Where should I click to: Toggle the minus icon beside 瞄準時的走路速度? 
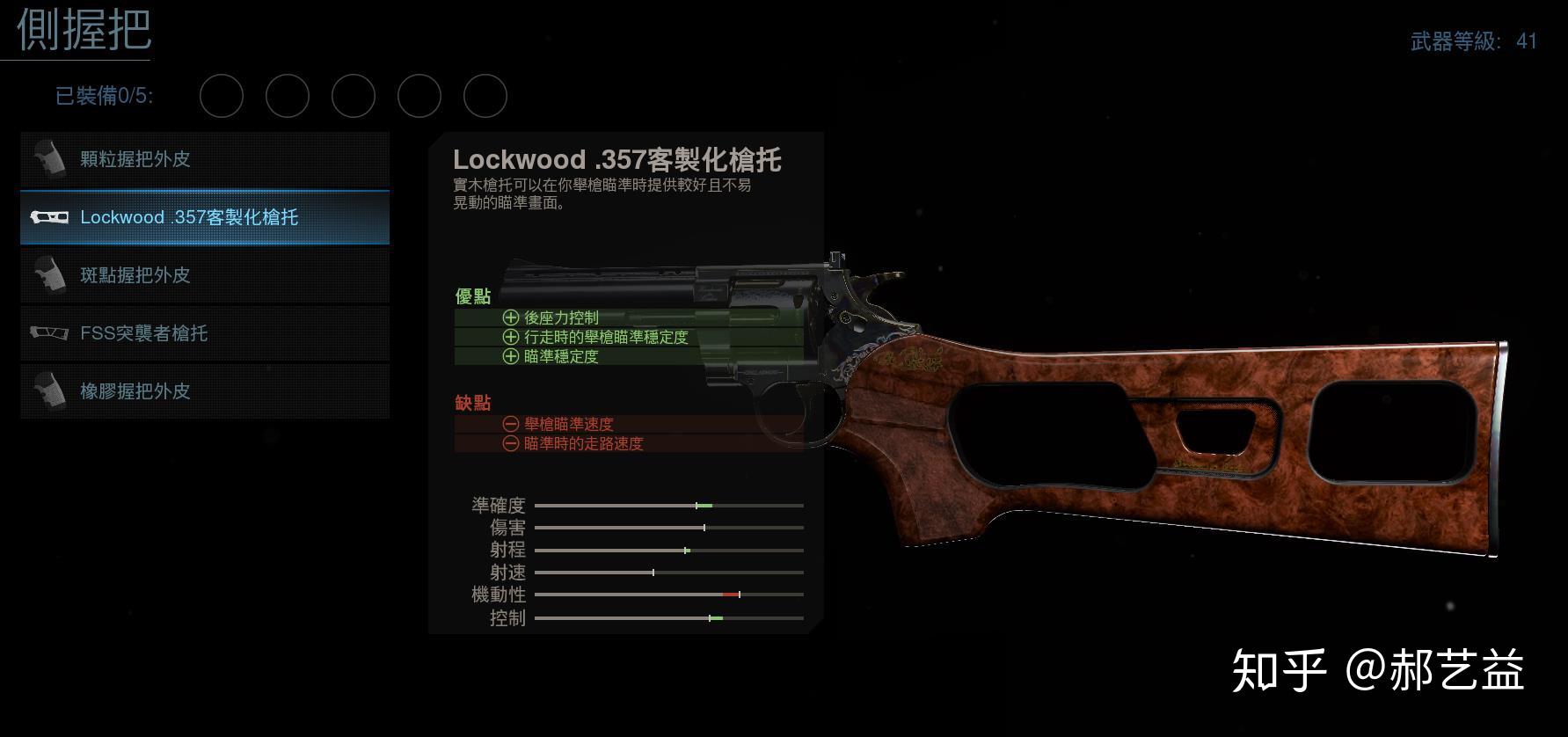(510, 444)
